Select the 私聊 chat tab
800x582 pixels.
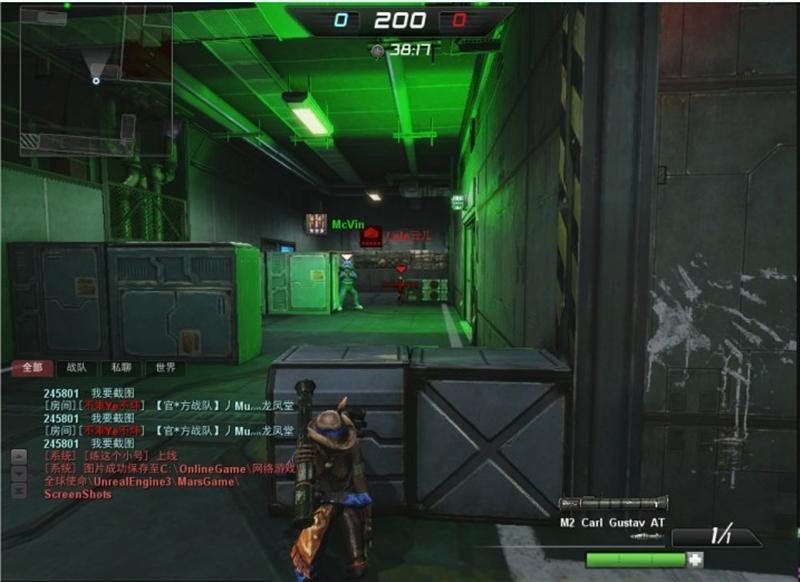120,368
